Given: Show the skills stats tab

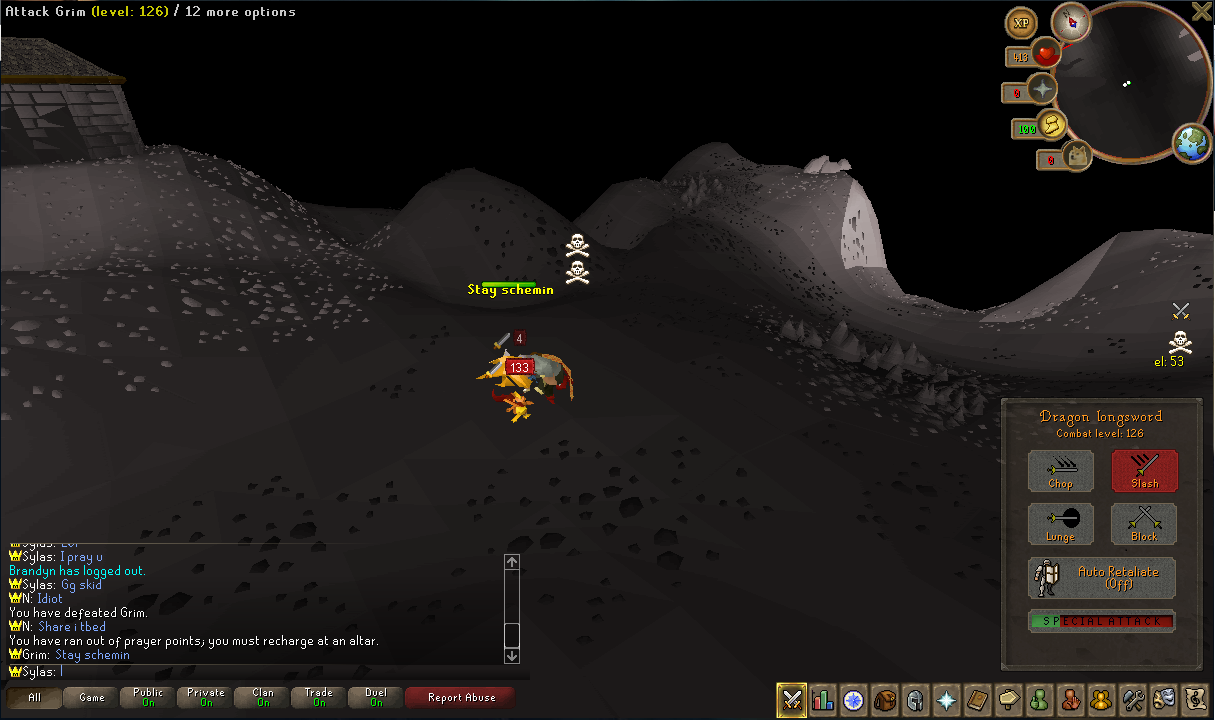Looking at the screenshot, I should pos(823,699).
